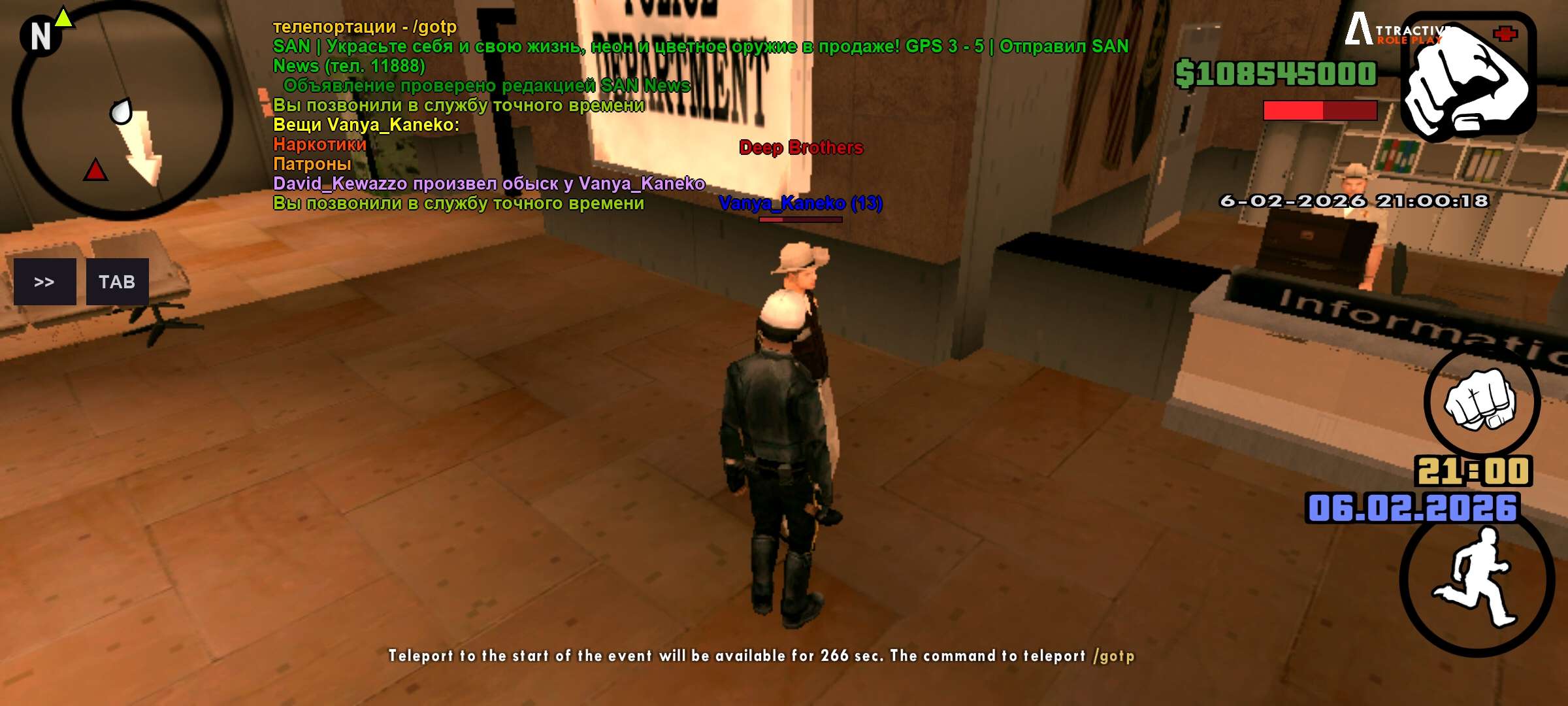1568x706 pixels.
Task: Expand the >> side panel button
Action: [x=44, y=282]
